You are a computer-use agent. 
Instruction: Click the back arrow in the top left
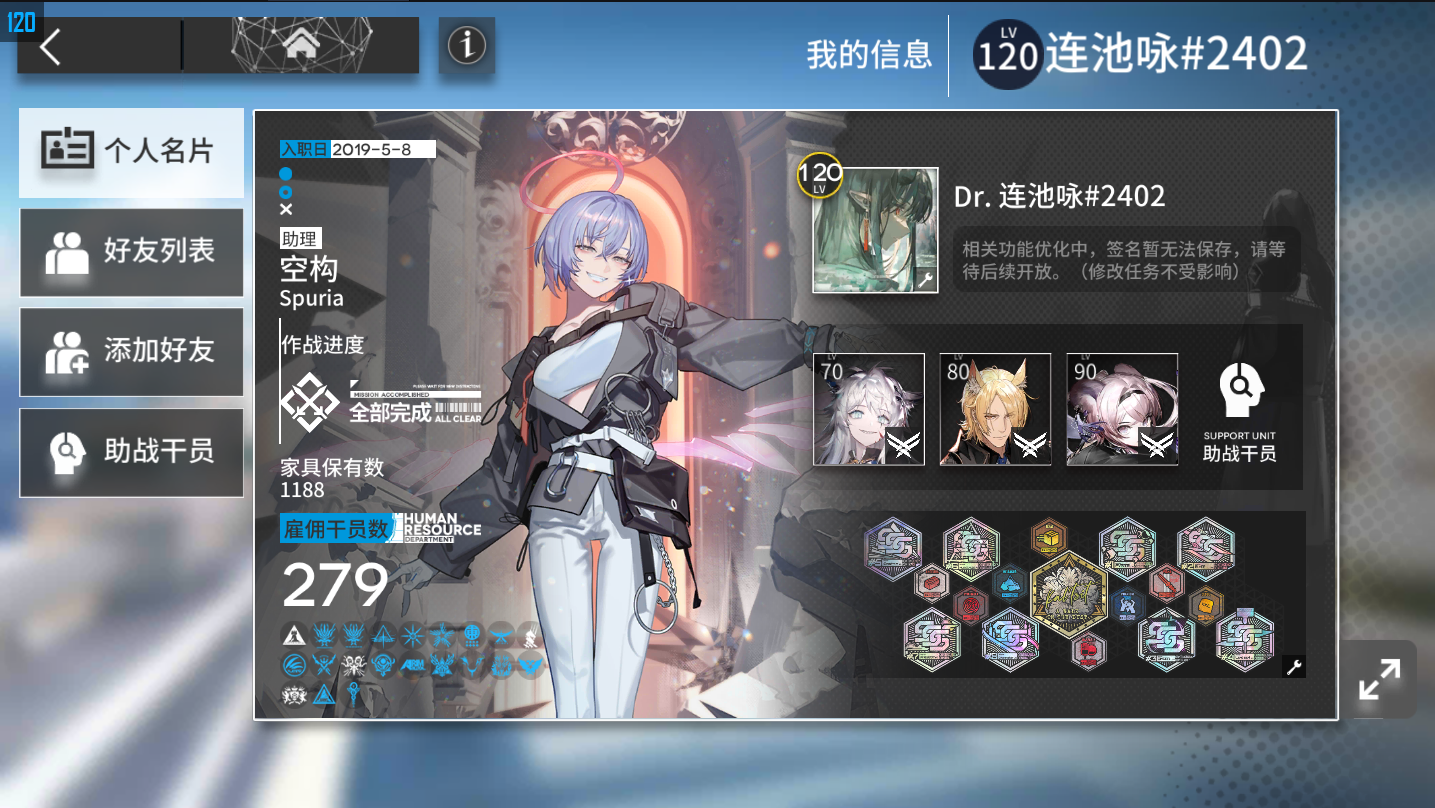pyautogui.click(x=49, y=44)
